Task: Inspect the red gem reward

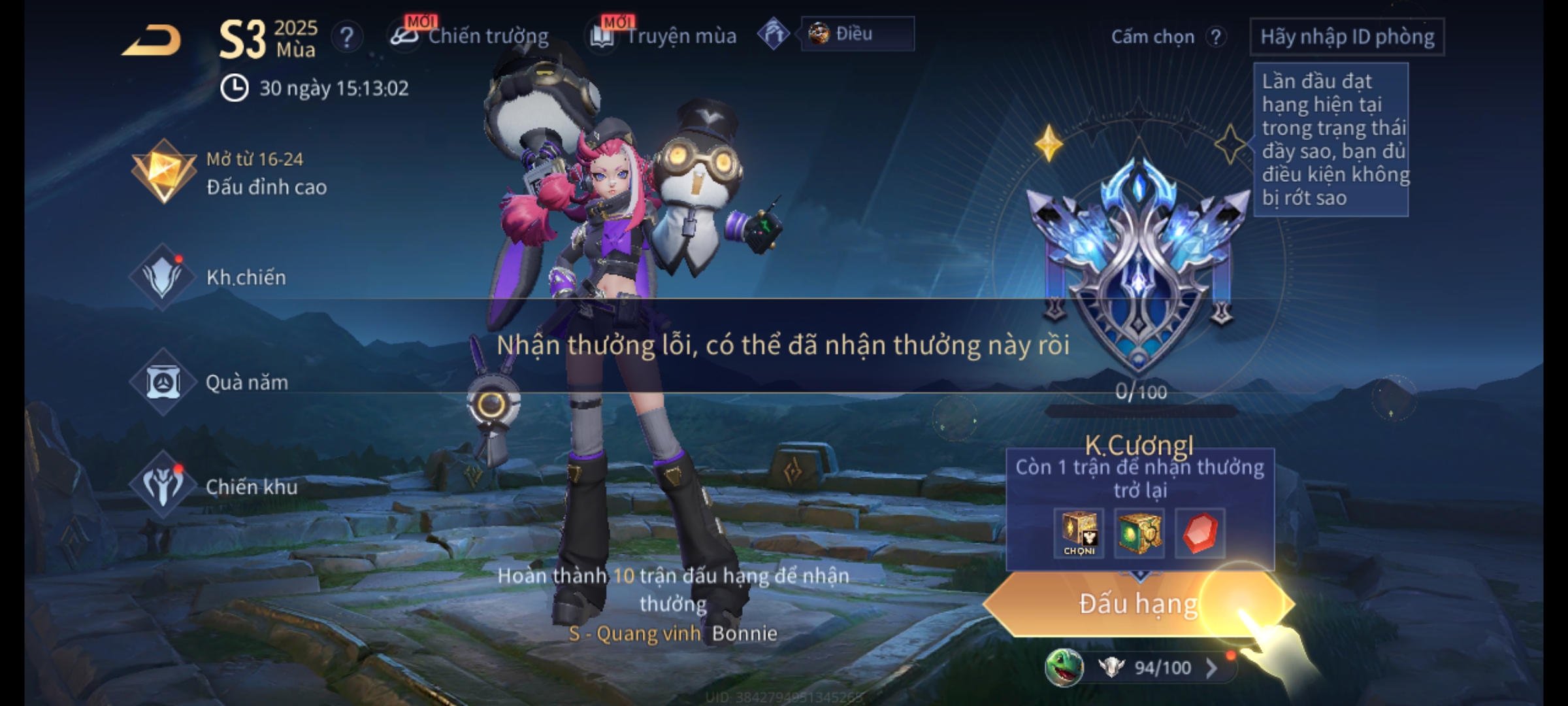Action: tap(1200, 533)
